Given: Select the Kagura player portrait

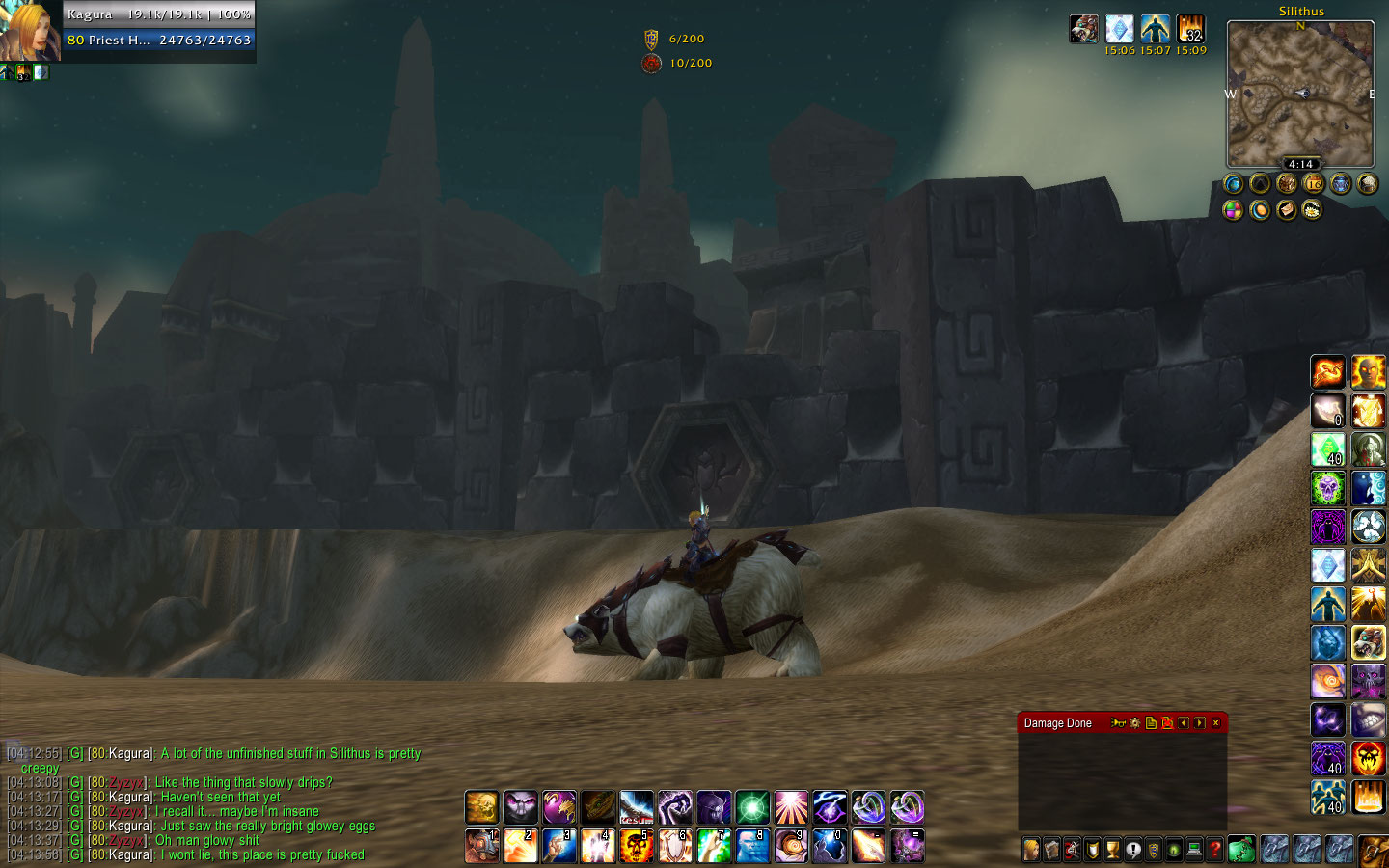Looking at the screenshot, I should click(29, 31).
